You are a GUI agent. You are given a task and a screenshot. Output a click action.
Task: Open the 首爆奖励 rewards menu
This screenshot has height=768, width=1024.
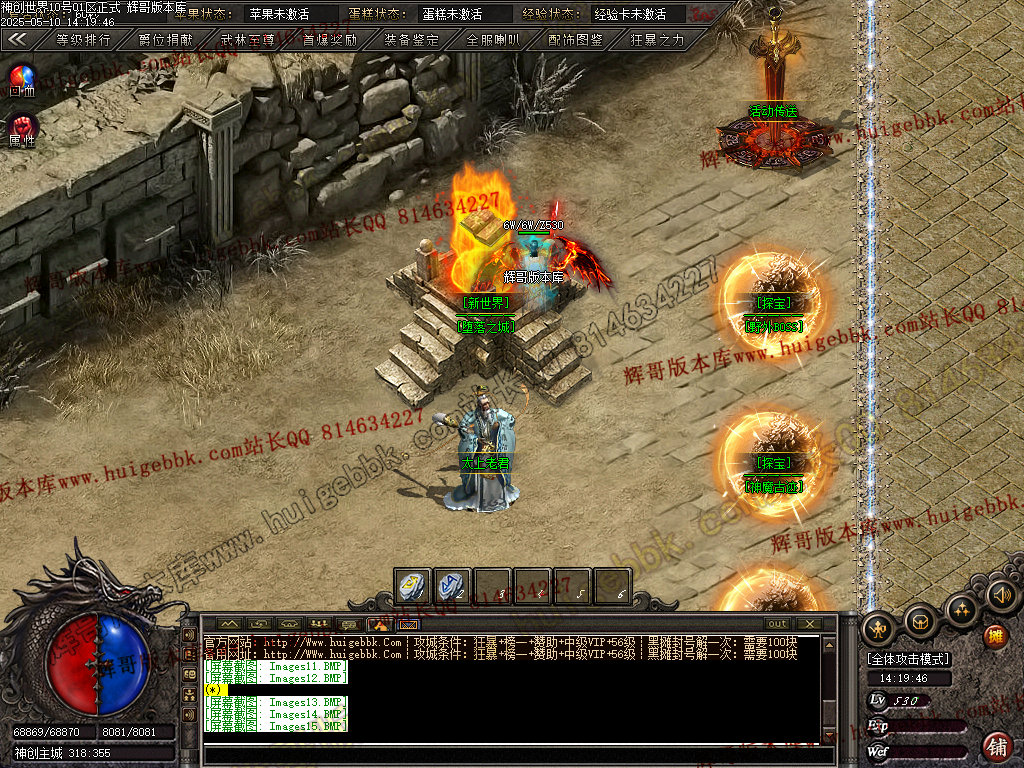point(329,40)
